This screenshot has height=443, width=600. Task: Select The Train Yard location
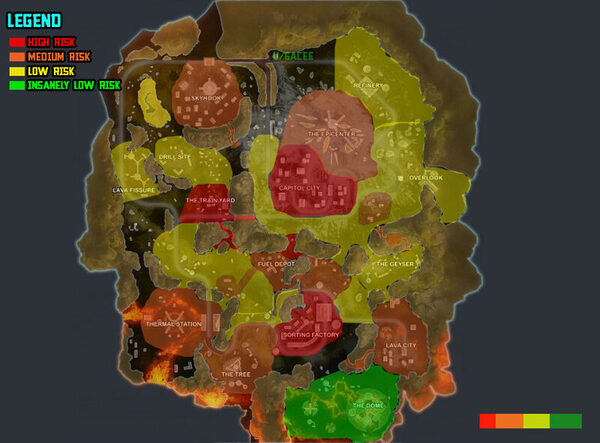tap(210, 200)
